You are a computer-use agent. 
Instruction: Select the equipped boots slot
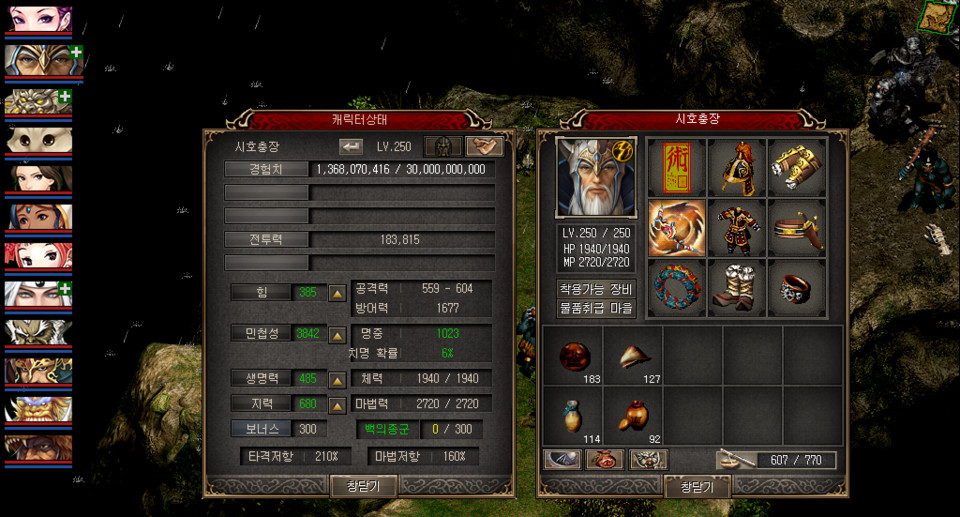click(737, 287)
